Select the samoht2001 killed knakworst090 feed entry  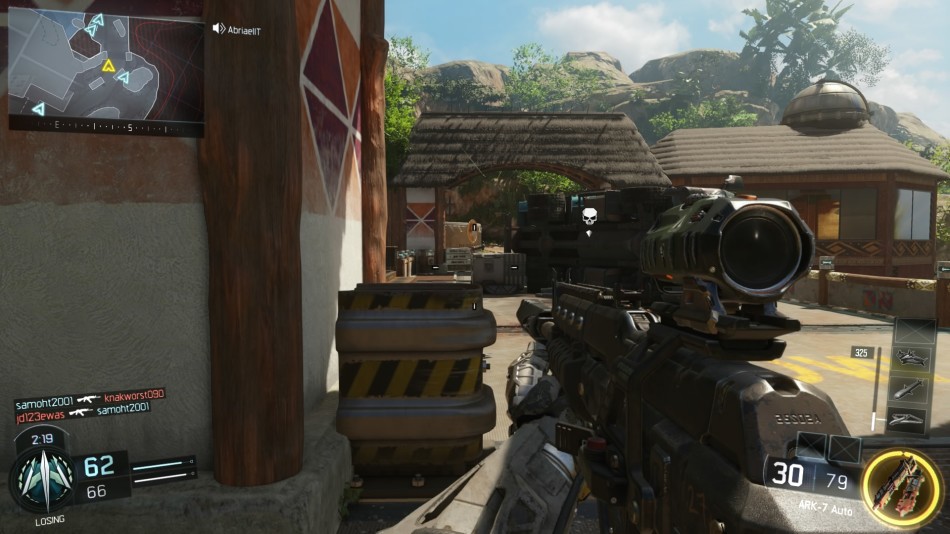(x=89, y=396)
